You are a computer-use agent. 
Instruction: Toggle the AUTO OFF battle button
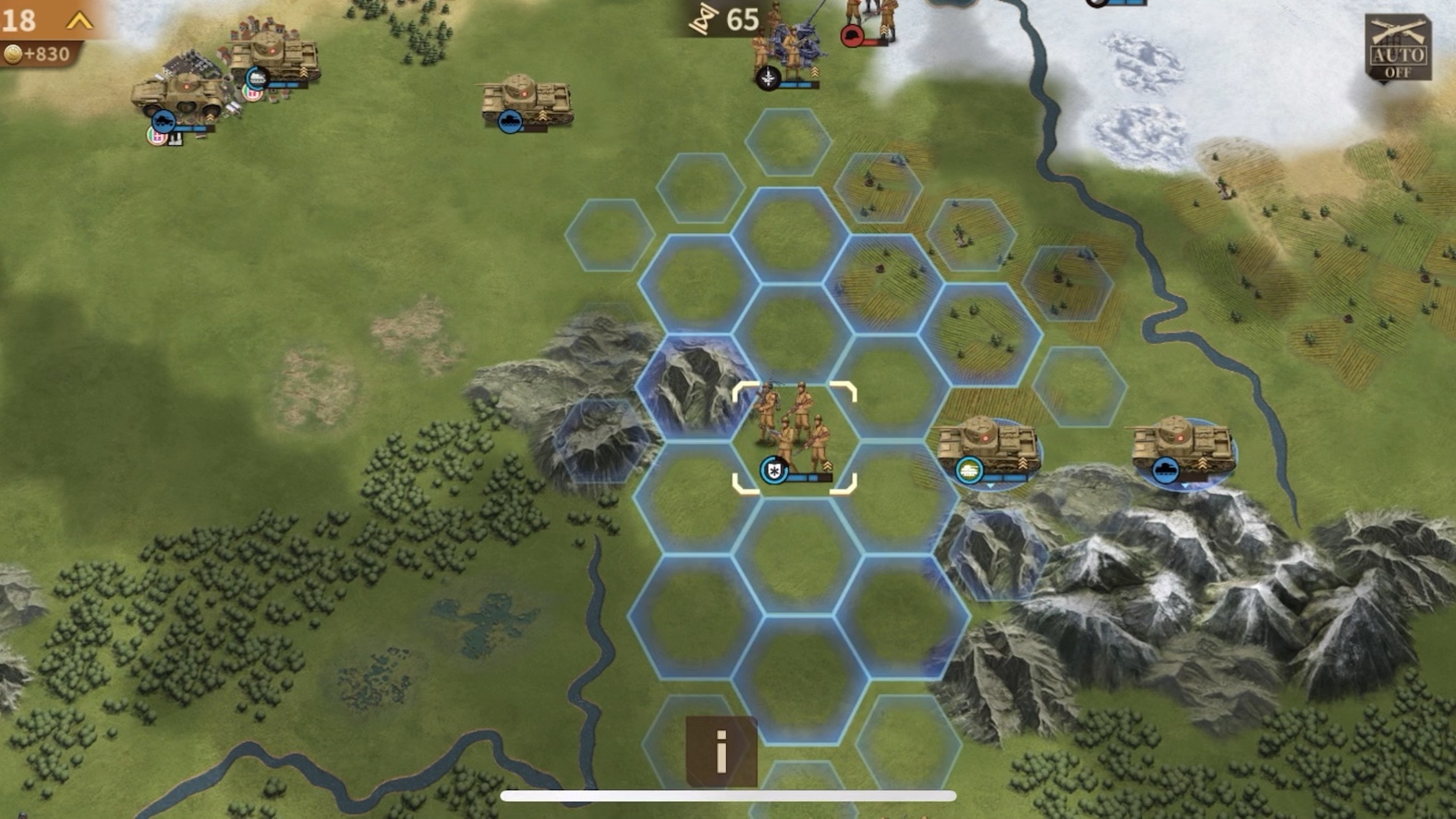pyautogui.click(x=1397, y=48)
